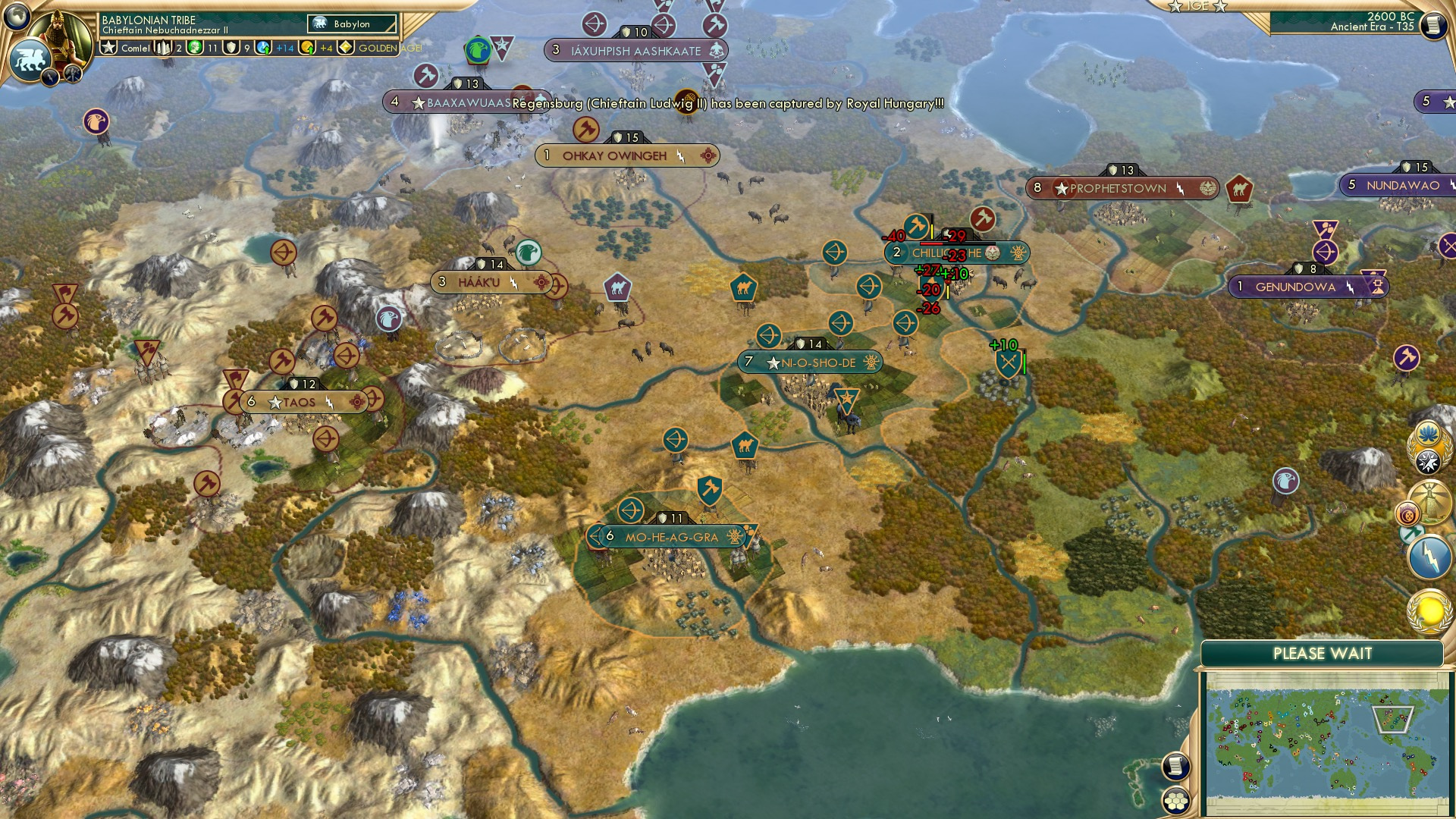Viewport: 1456px width, 819px height.
Task: Select the TAOS city banner
Action: tap(300, 402)
